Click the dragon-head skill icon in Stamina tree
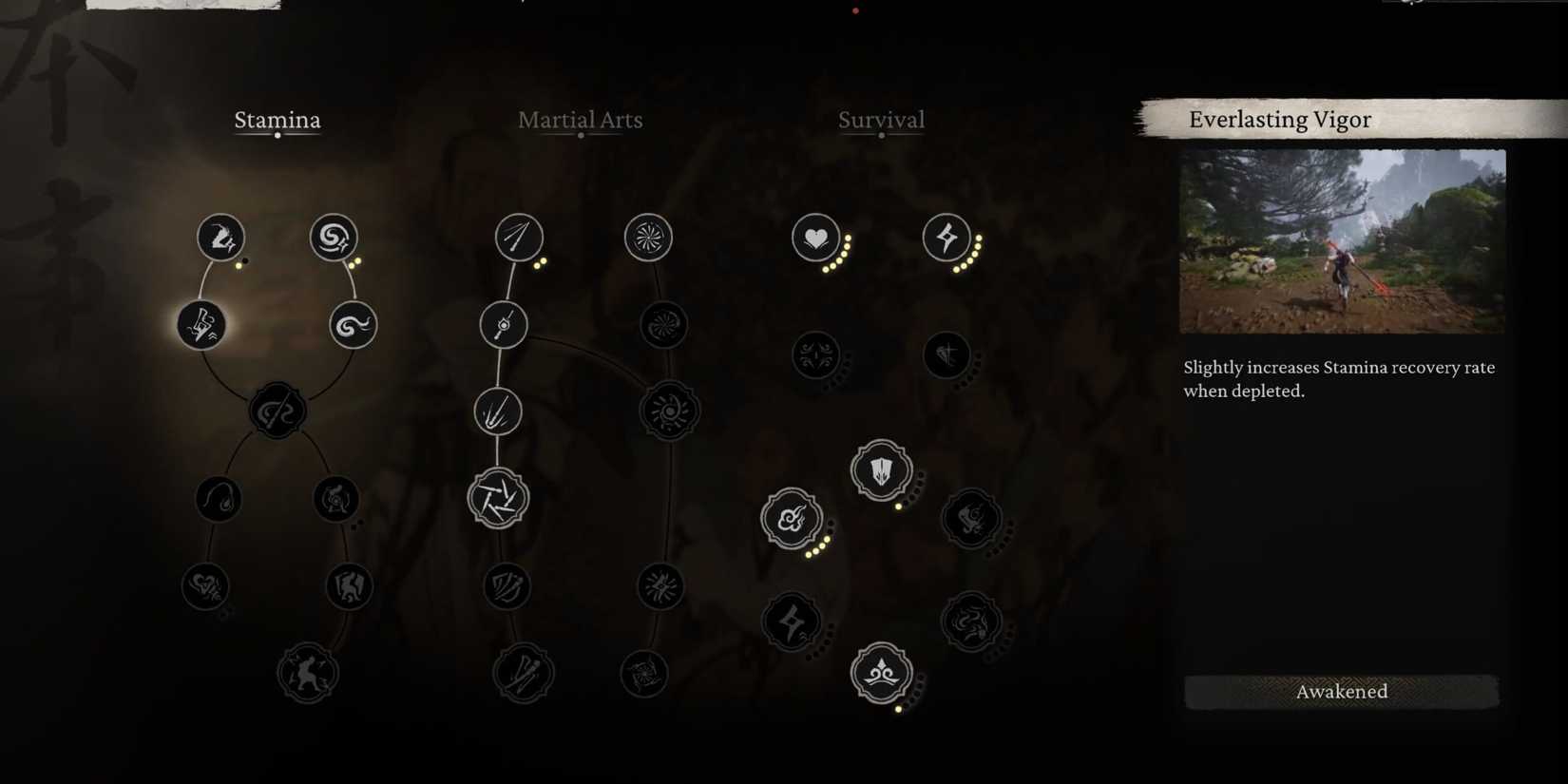 (x=220, y=238)
